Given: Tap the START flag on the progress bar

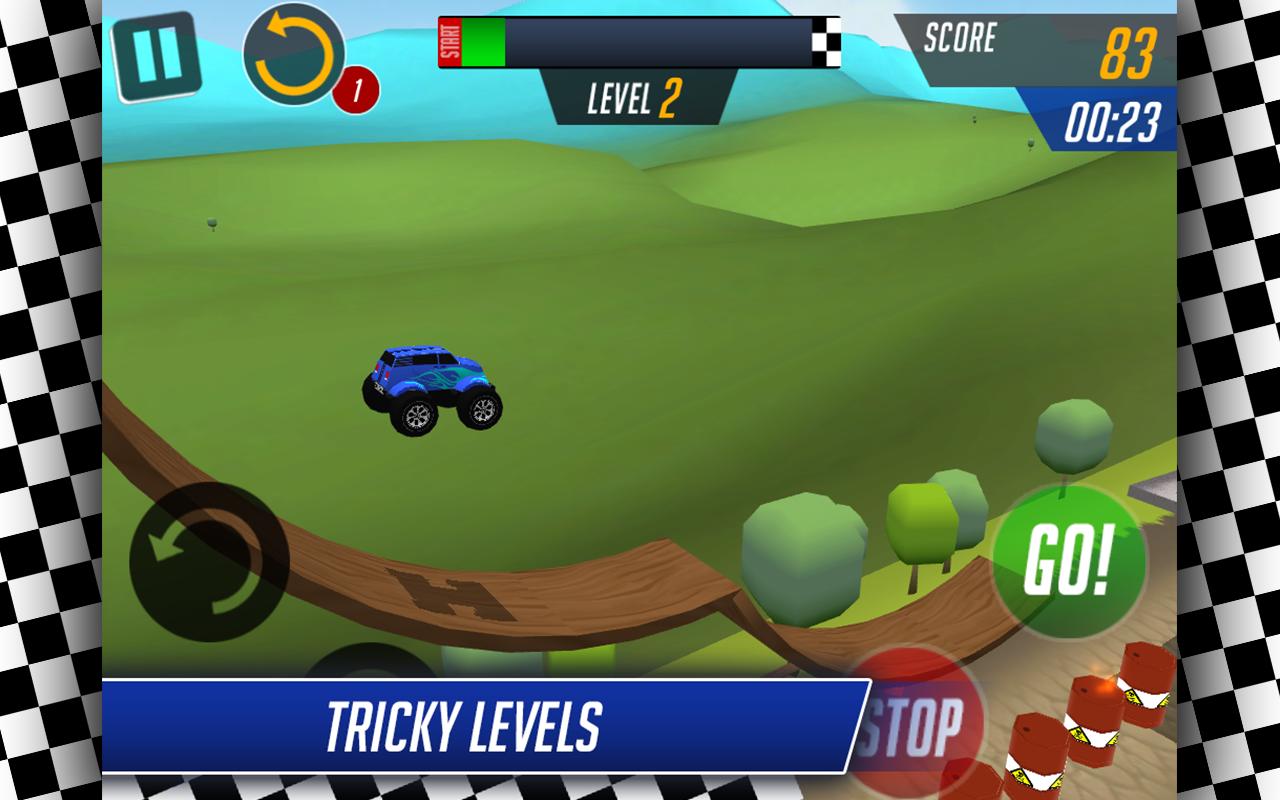Looking at the screenshot, I should [x=449, y=42].
